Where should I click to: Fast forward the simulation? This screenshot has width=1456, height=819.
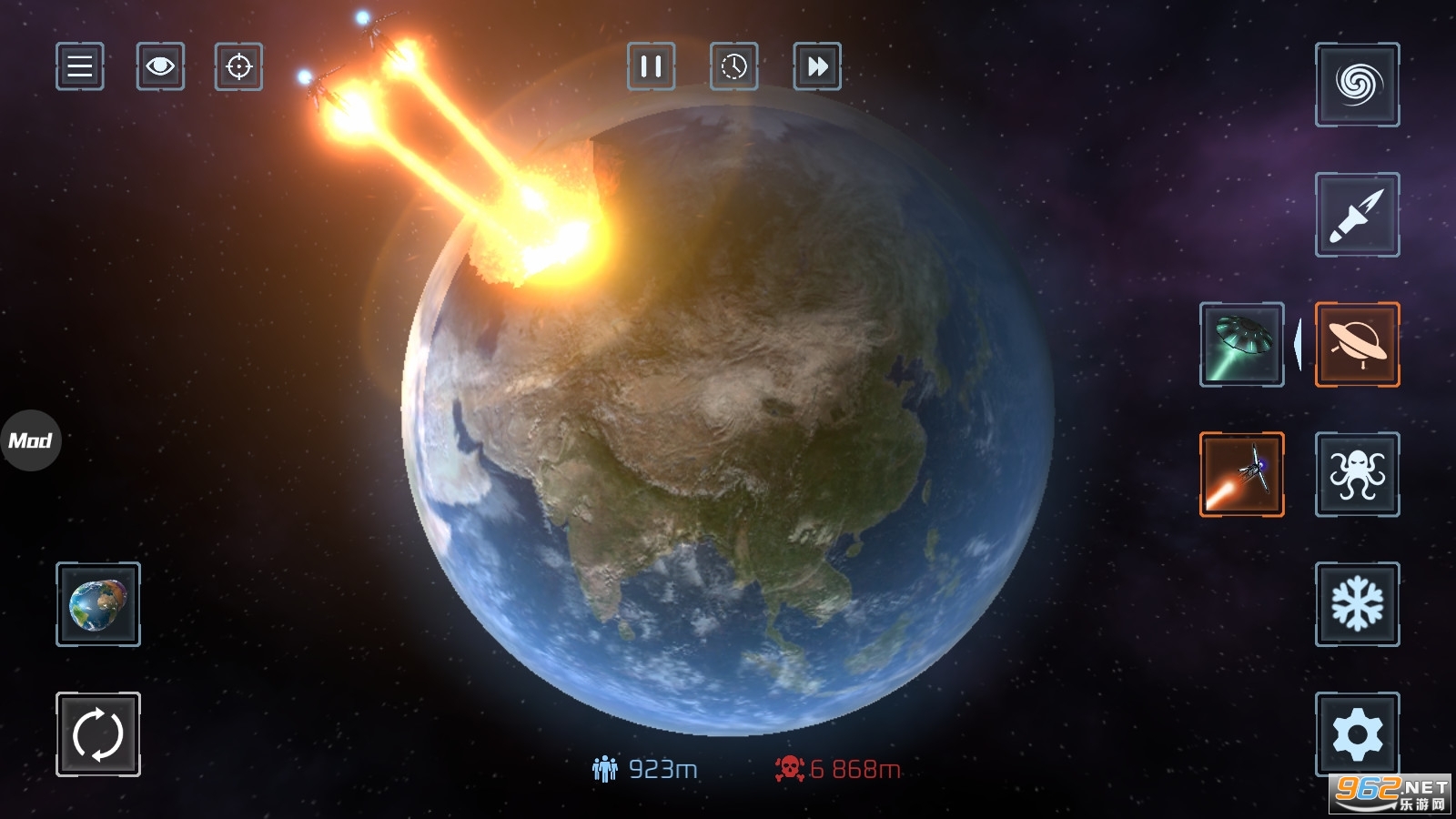point(817,66)
